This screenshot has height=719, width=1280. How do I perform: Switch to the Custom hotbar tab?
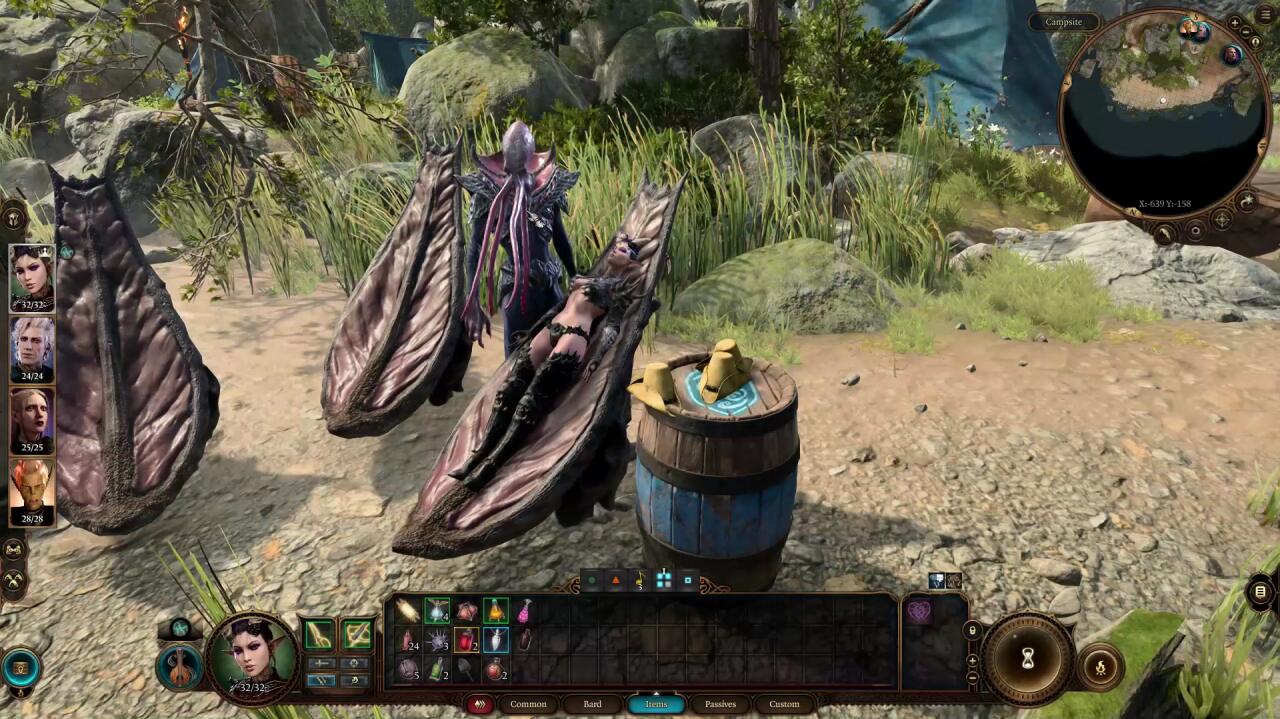click(784, 704)
